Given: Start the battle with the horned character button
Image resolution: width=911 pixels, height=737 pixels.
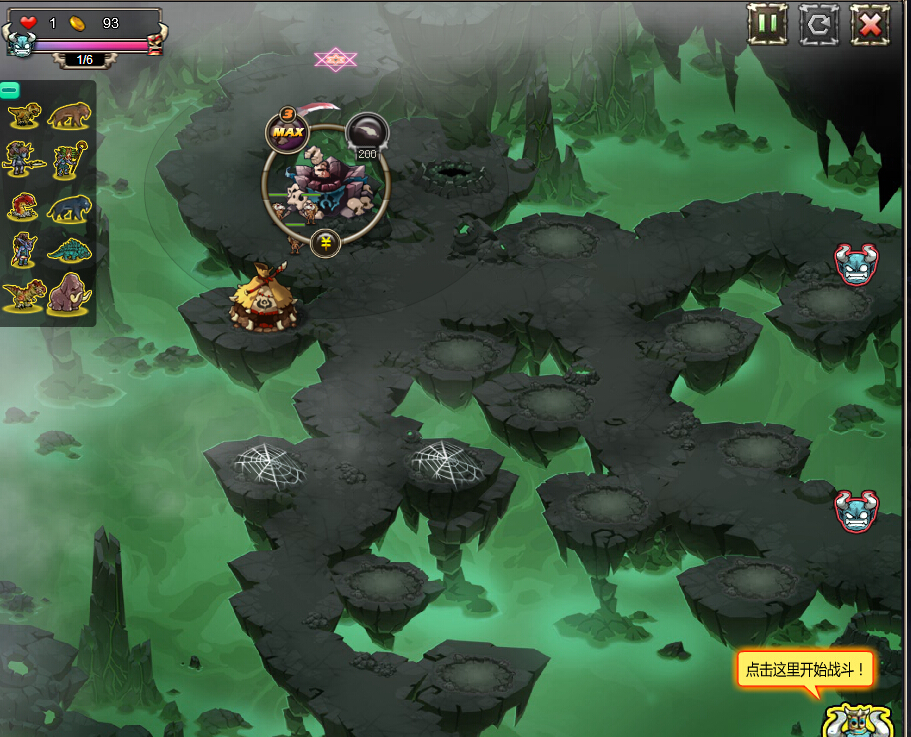Looking at the screenshot, I should 856,718.
